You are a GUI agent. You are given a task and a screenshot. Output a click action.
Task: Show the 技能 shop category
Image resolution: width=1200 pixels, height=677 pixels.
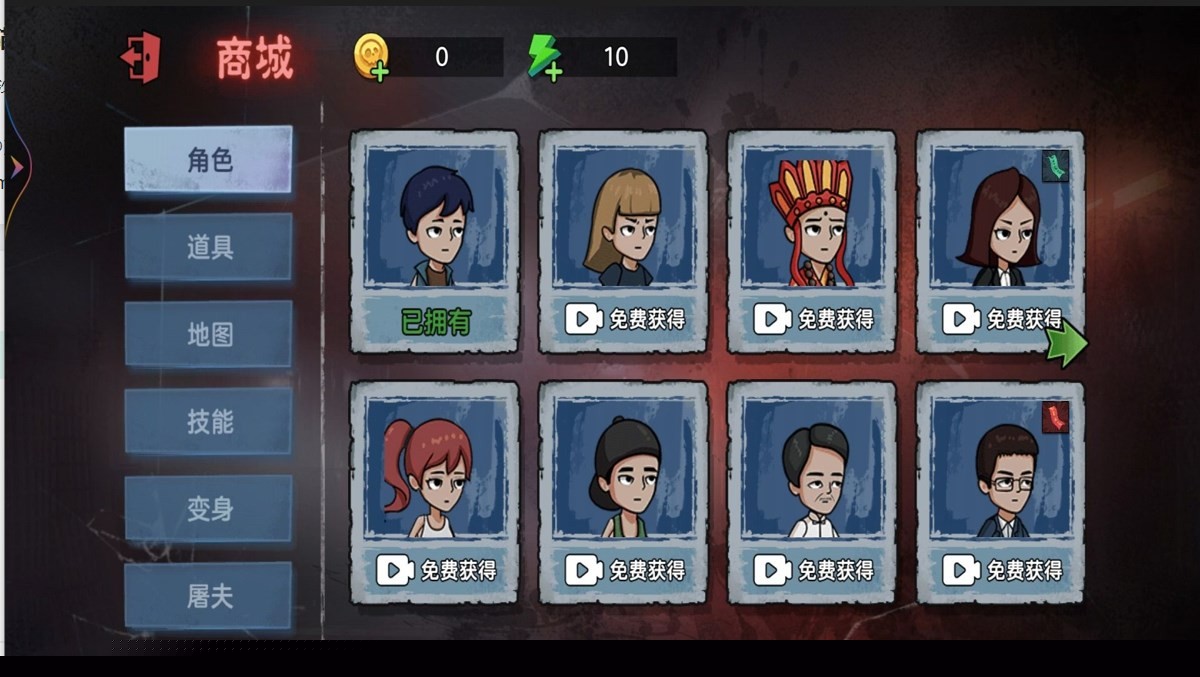[x=209, y=421]
